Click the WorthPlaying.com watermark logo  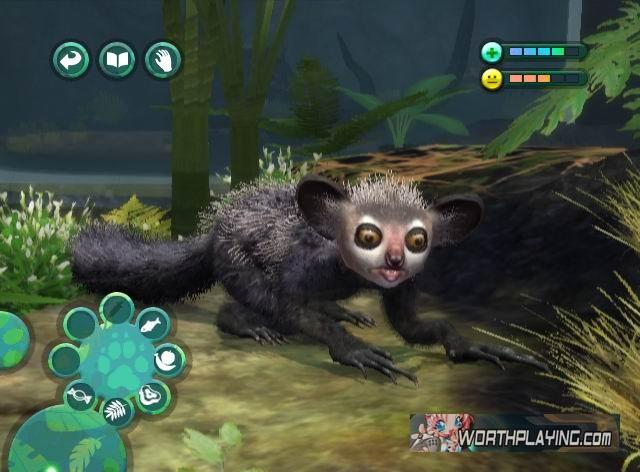(514, 433)
